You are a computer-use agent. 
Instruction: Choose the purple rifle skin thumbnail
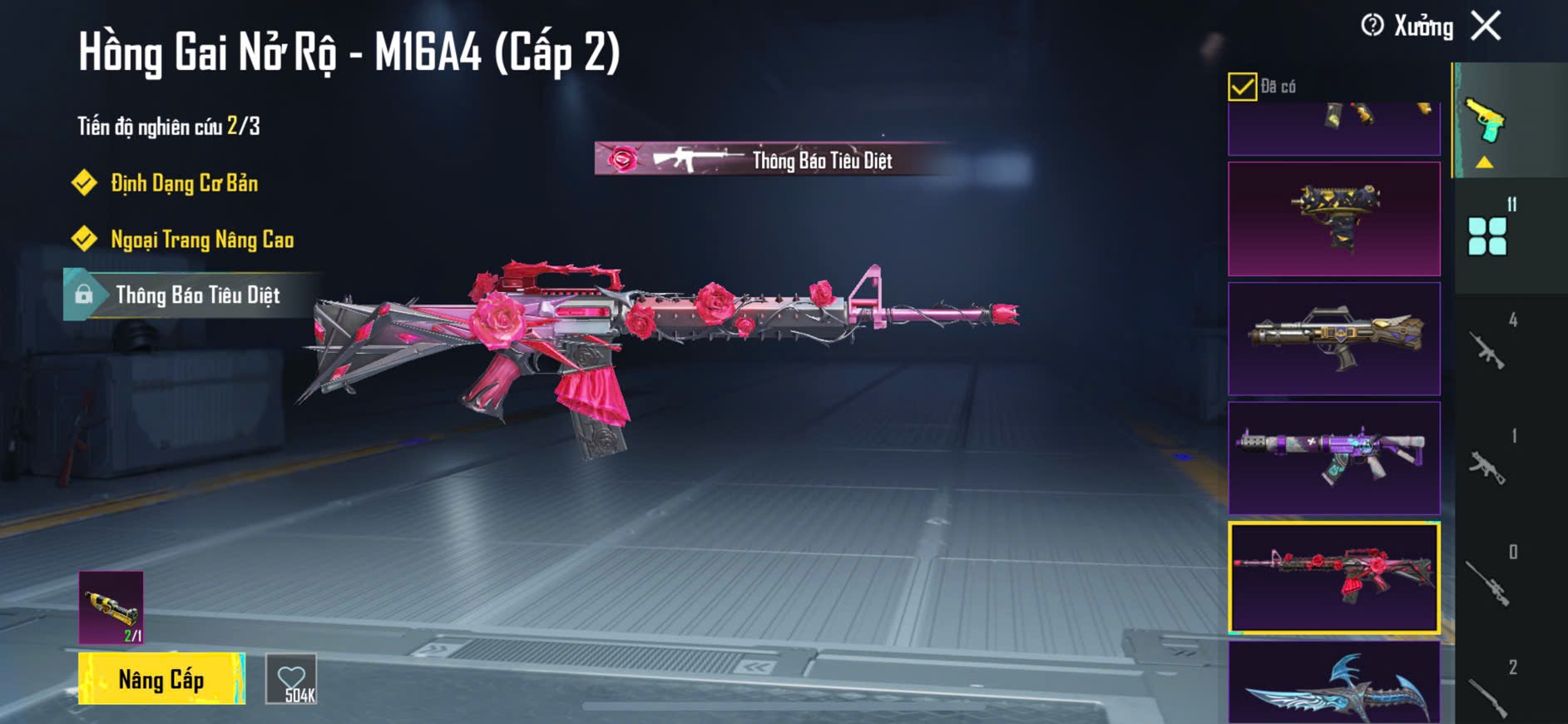pyautogui.click(x=1334, y=459)
